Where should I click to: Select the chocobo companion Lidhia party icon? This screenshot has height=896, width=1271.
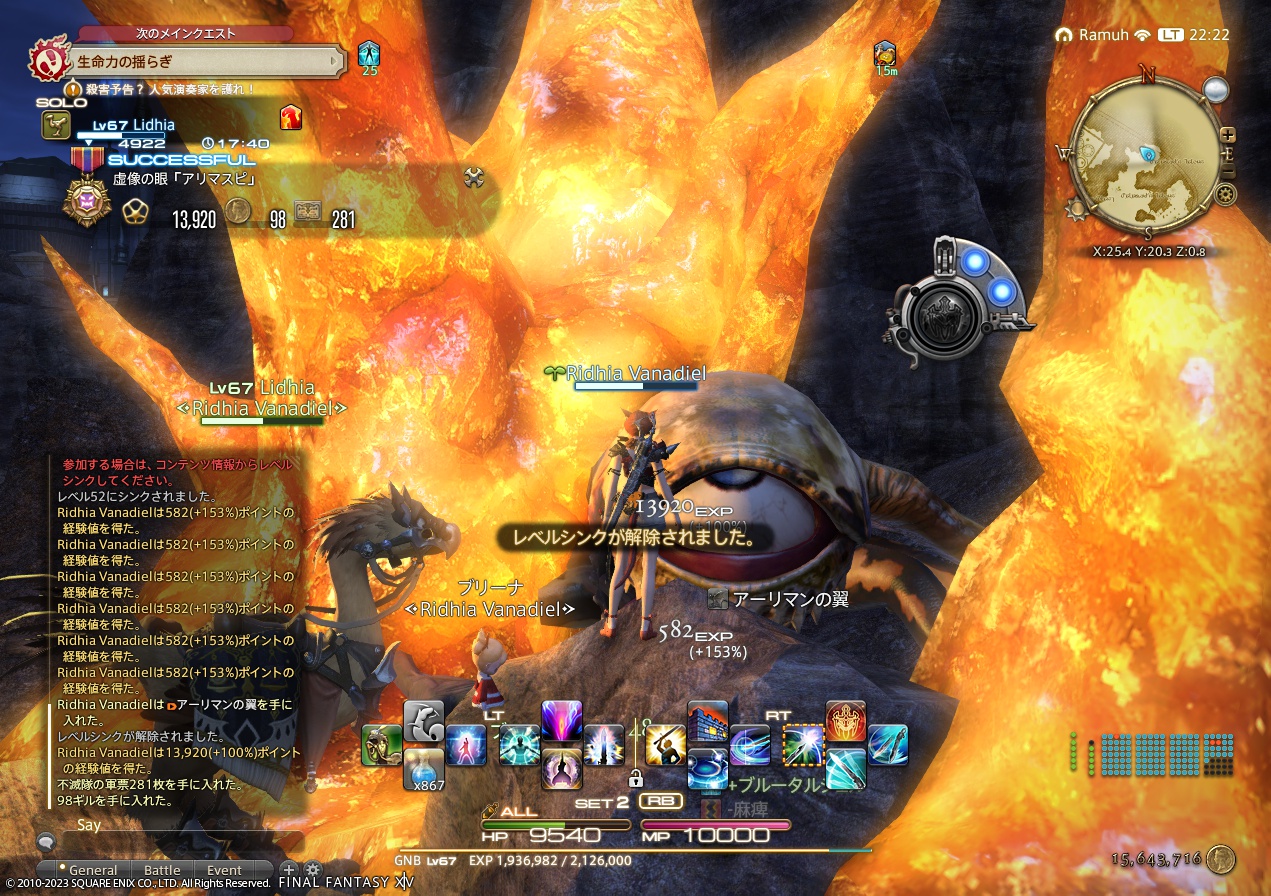54,125
